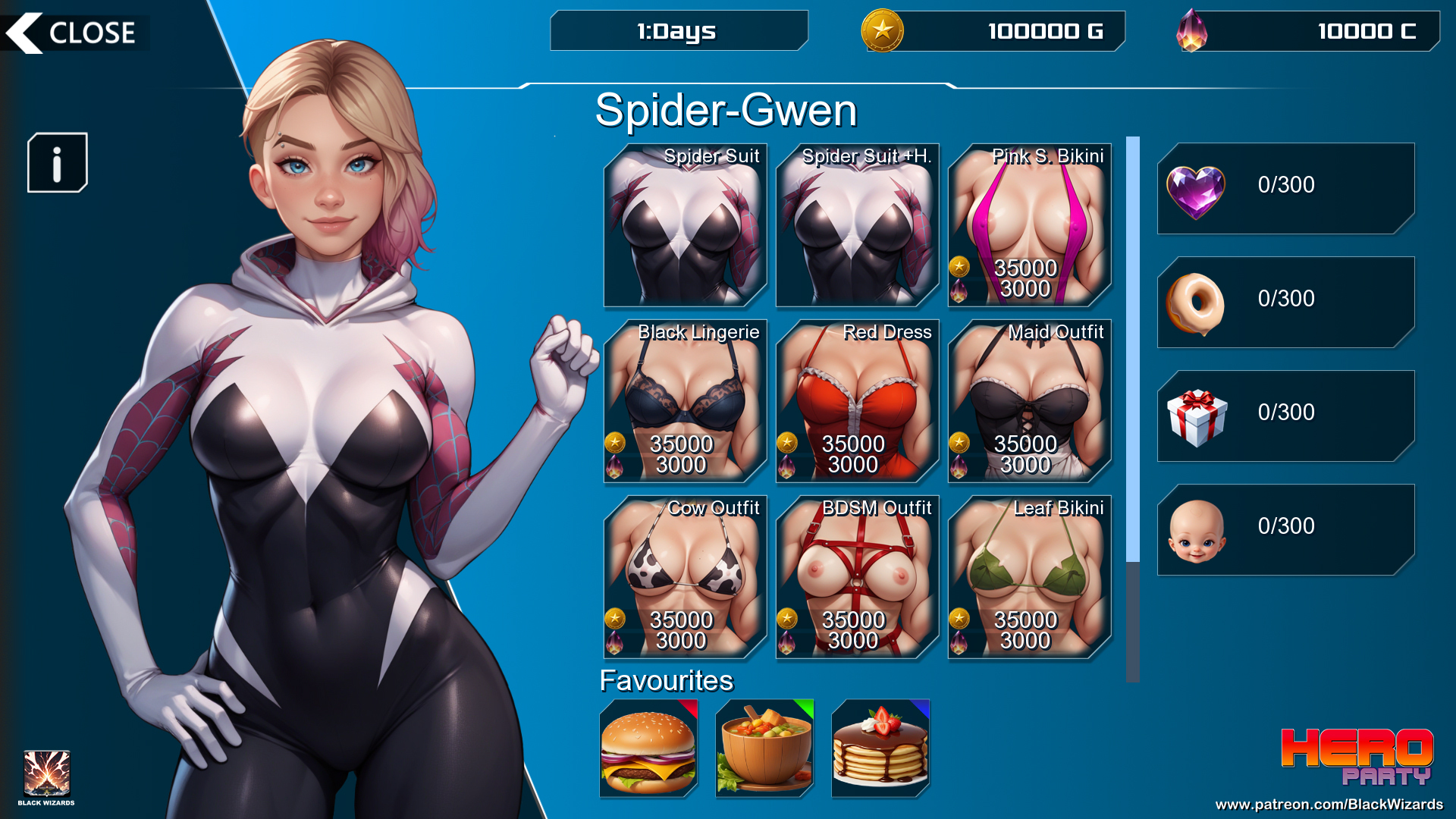Select the Cow Outfit tile
This screenshot has height=819, width=1456.
685,578
